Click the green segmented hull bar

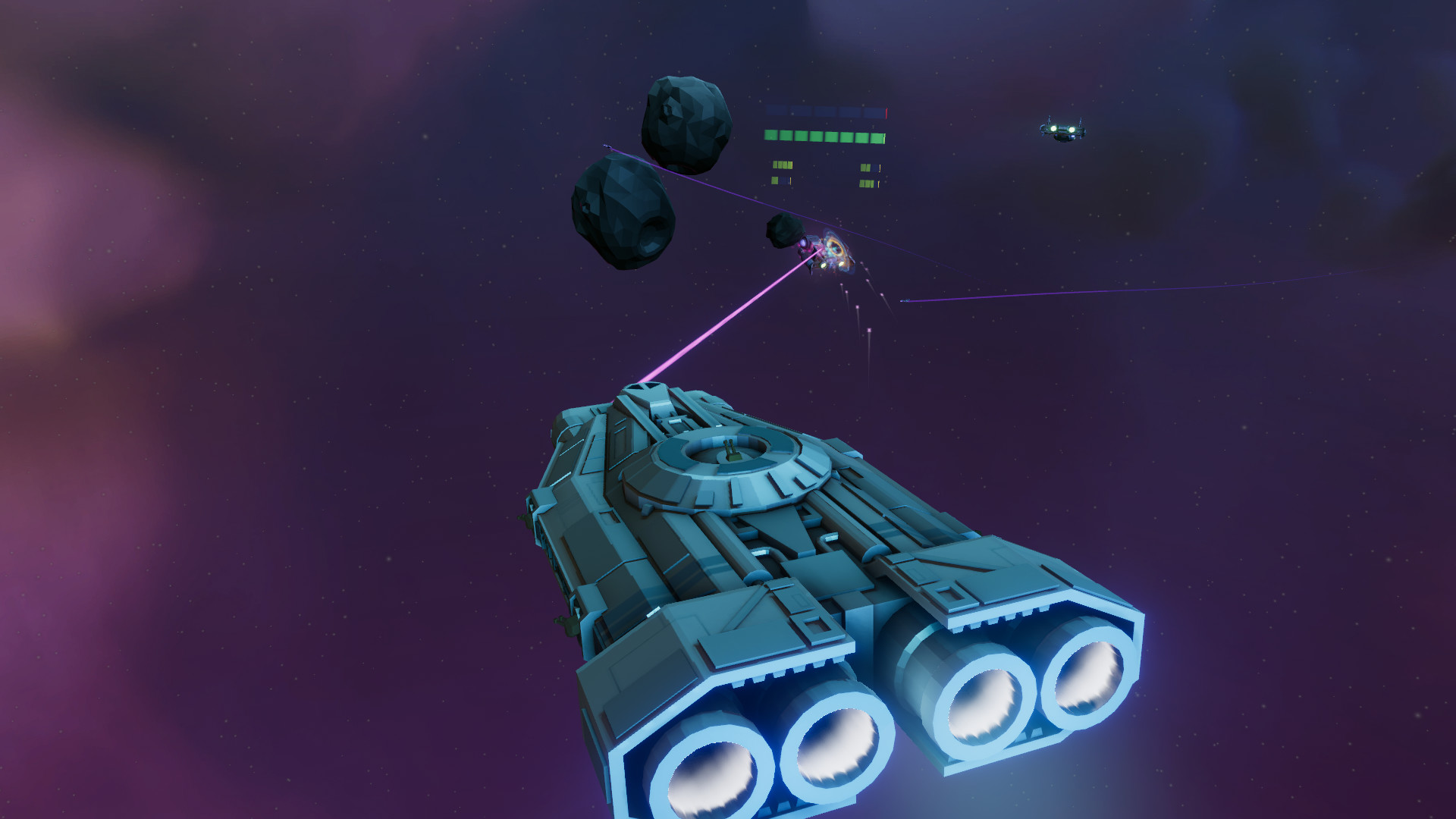coord(824,136)
